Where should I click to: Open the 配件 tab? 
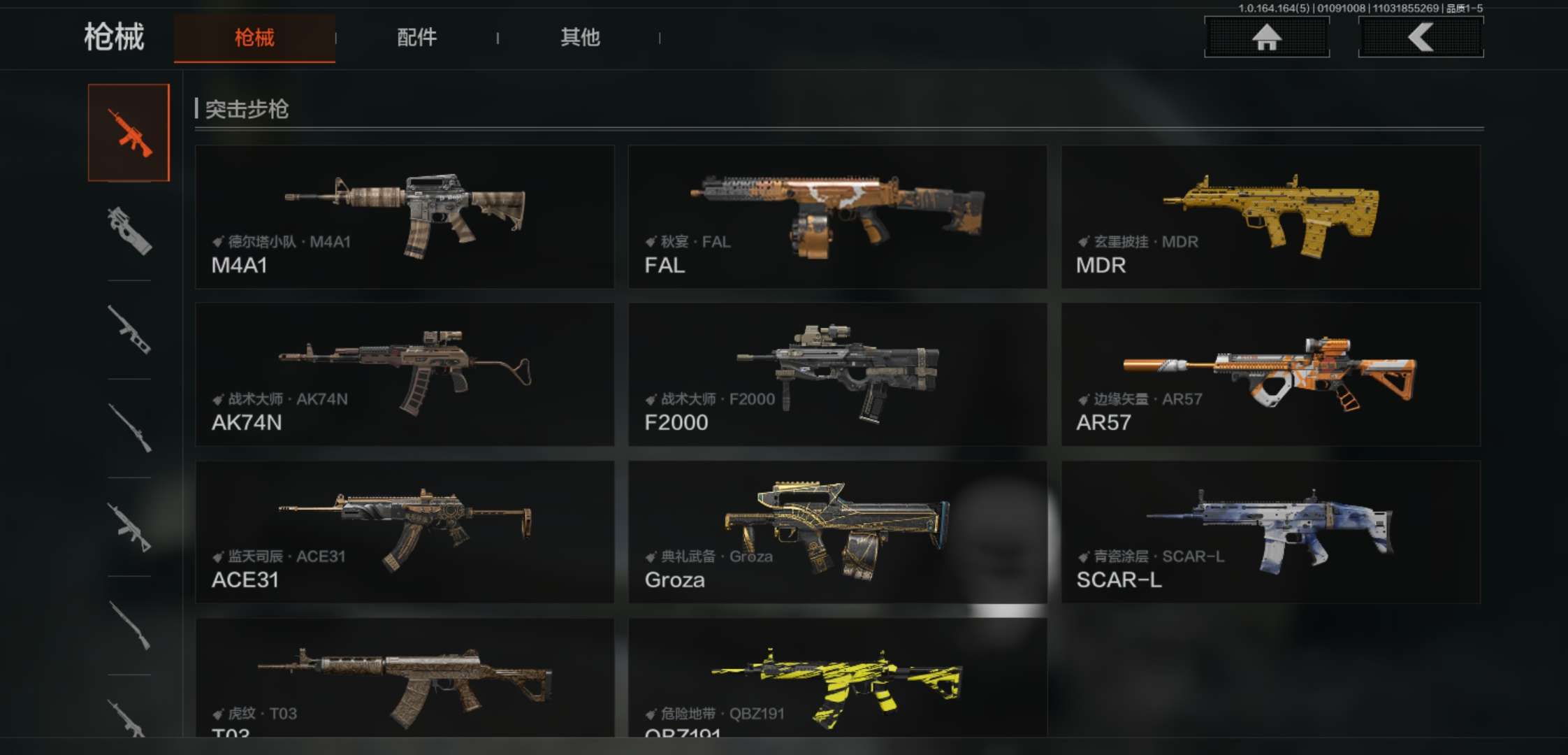416,38
